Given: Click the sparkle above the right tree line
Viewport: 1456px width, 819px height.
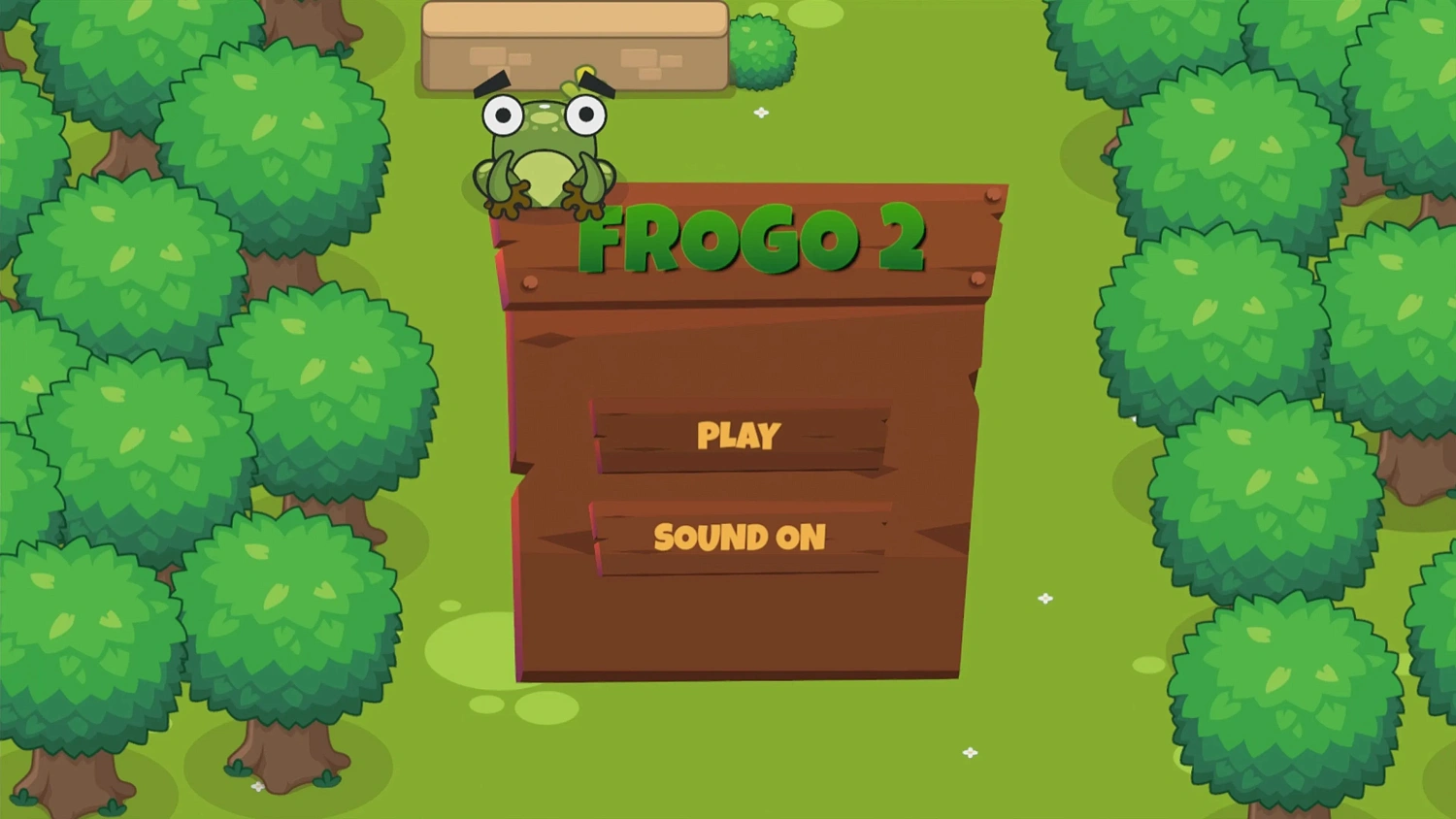Looking at the screenshot, I should [762, 113].
